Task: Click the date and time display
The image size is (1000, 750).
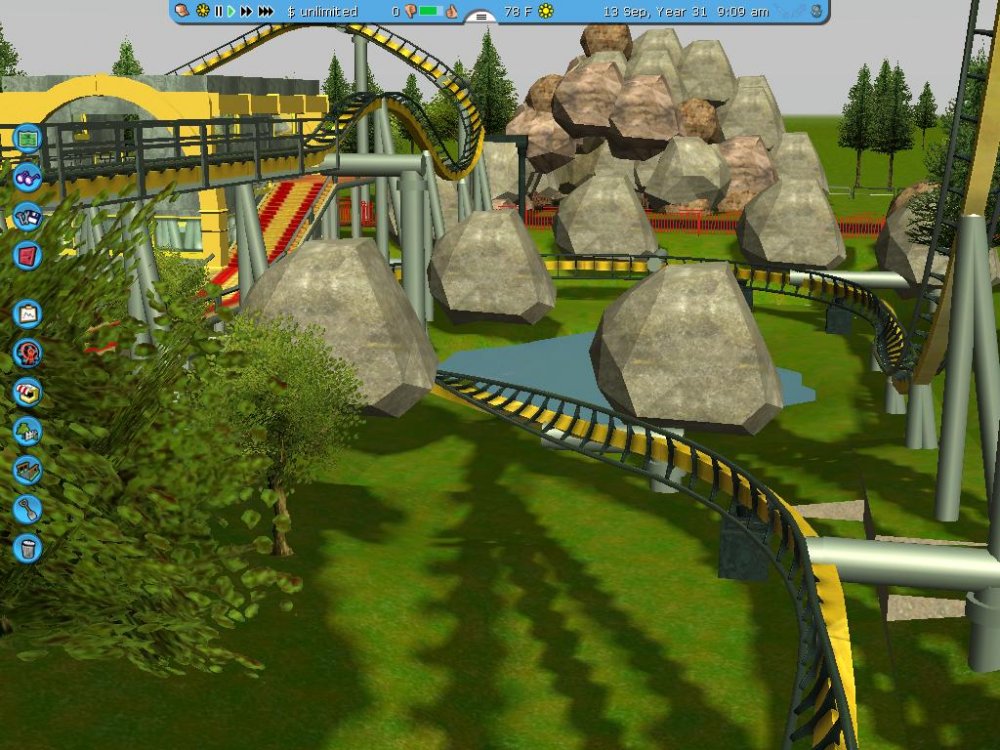Action: pos(686,11)
